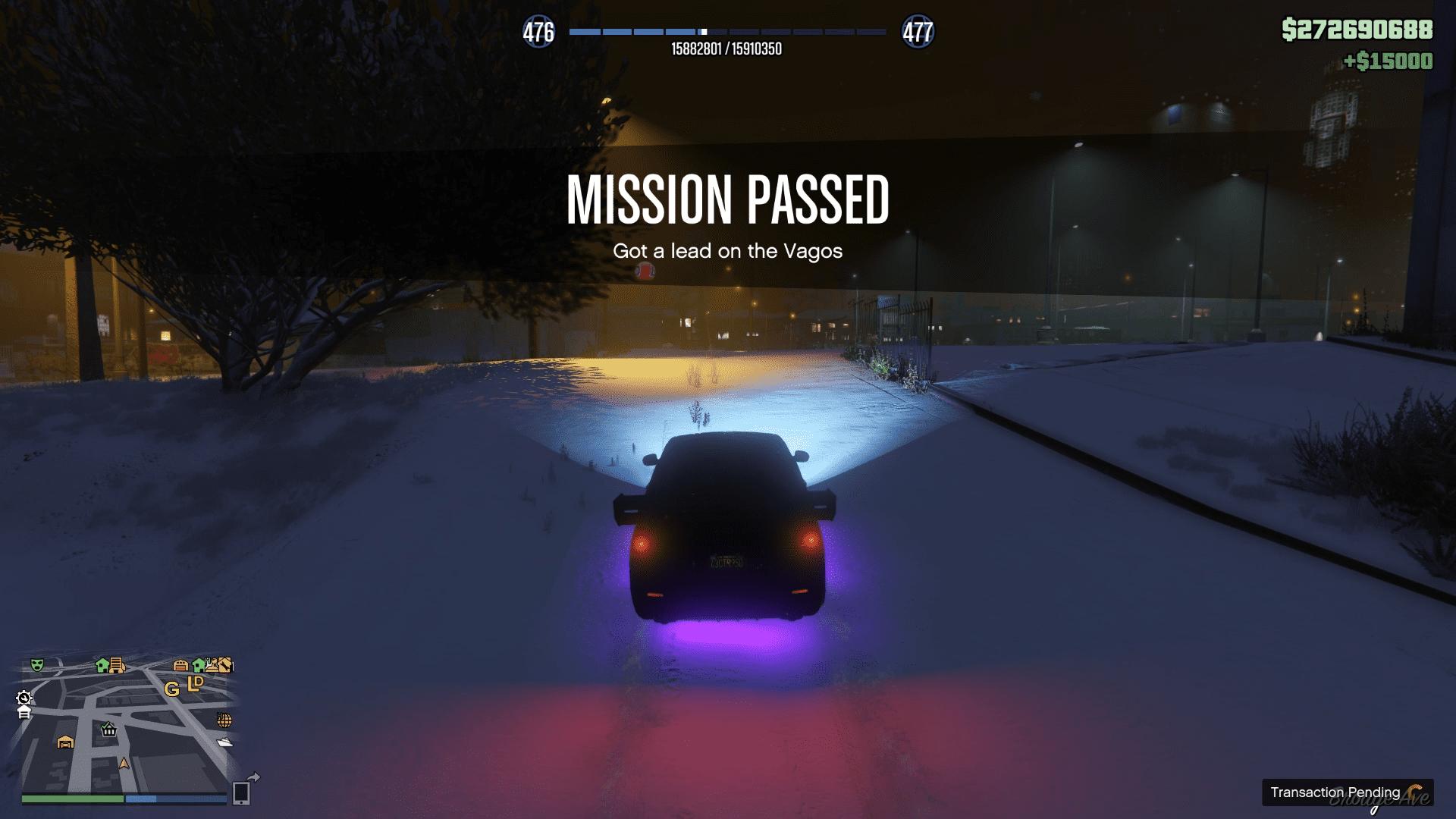The height and width of the screenshot is (819, 1456).
Task: Click the green mask blip on the minimap
Action: 36,665
